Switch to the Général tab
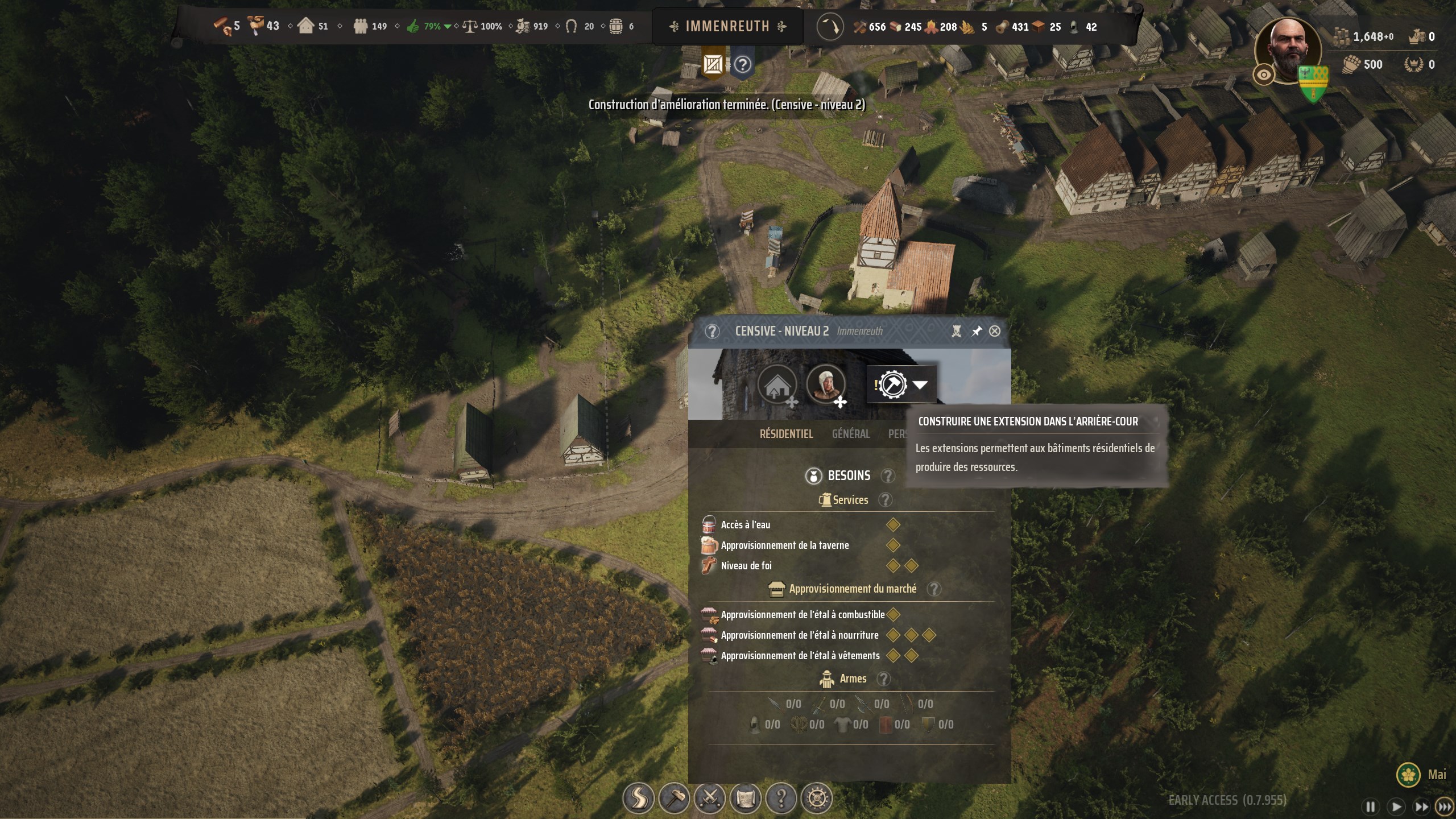This screenshot has width=1456, height=819. click(851, 434)
